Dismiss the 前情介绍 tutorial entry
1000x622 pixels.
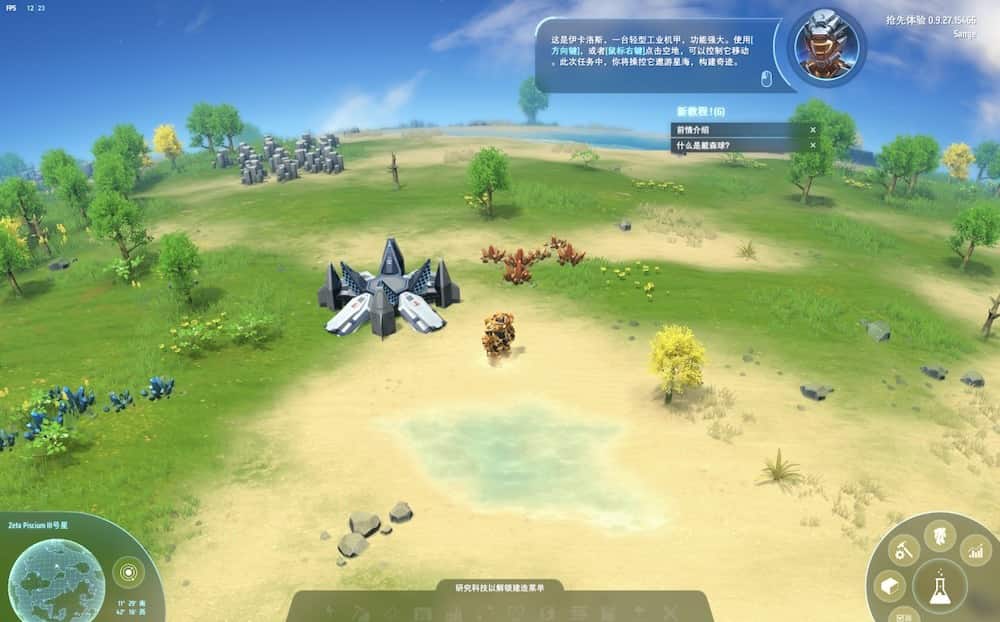813,130
